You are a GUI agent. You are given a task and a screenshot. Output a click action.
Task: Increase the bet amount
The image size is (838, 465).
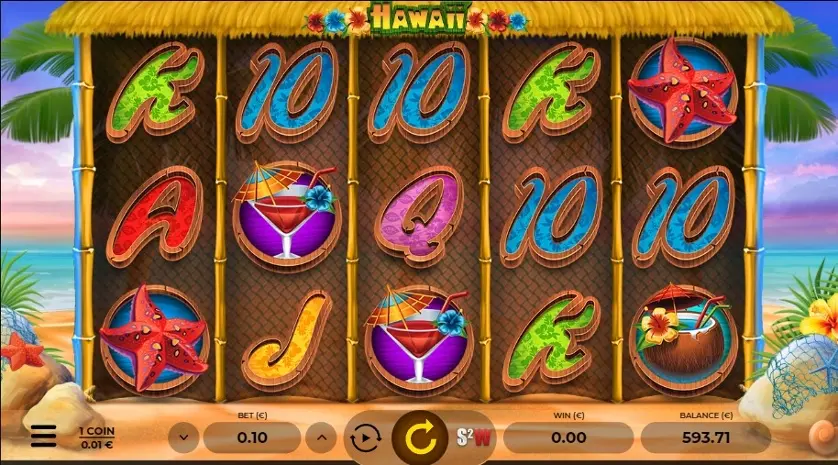point(320,437)
